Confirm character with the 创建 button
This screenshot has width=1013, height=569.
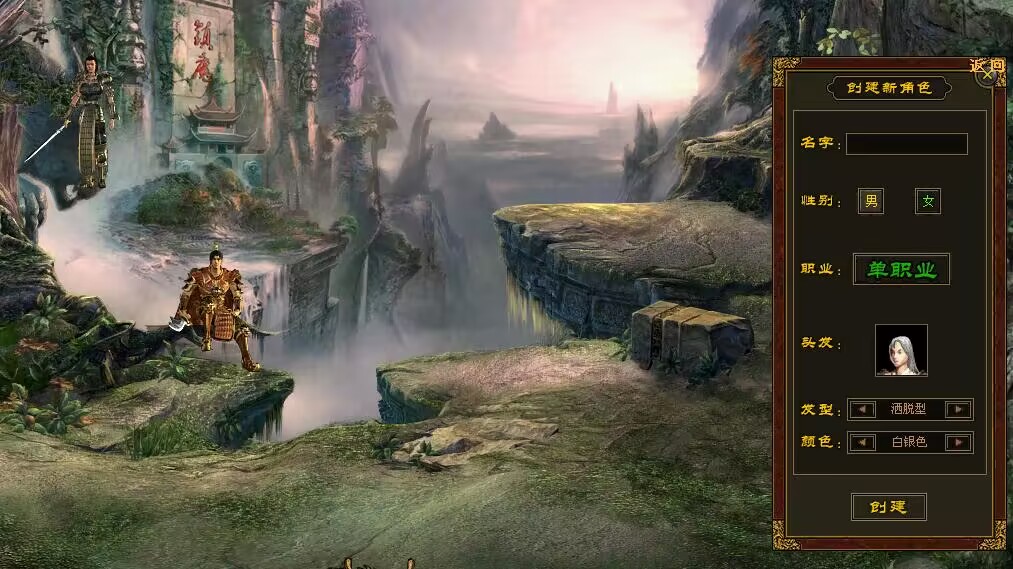point(888,507)
